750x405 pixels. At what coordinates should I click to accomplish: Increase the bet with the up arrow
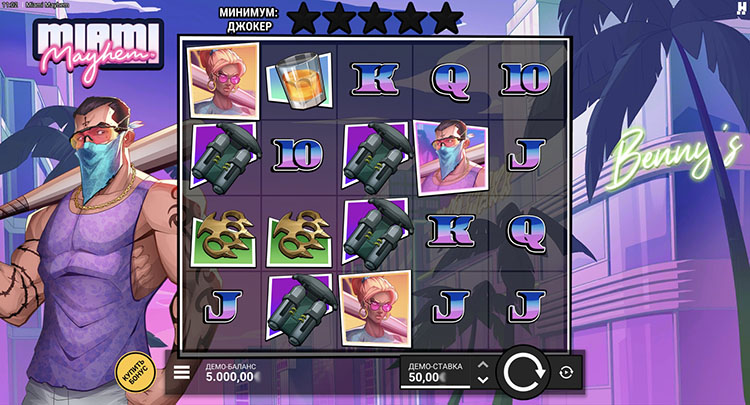(x=483, y=365)
